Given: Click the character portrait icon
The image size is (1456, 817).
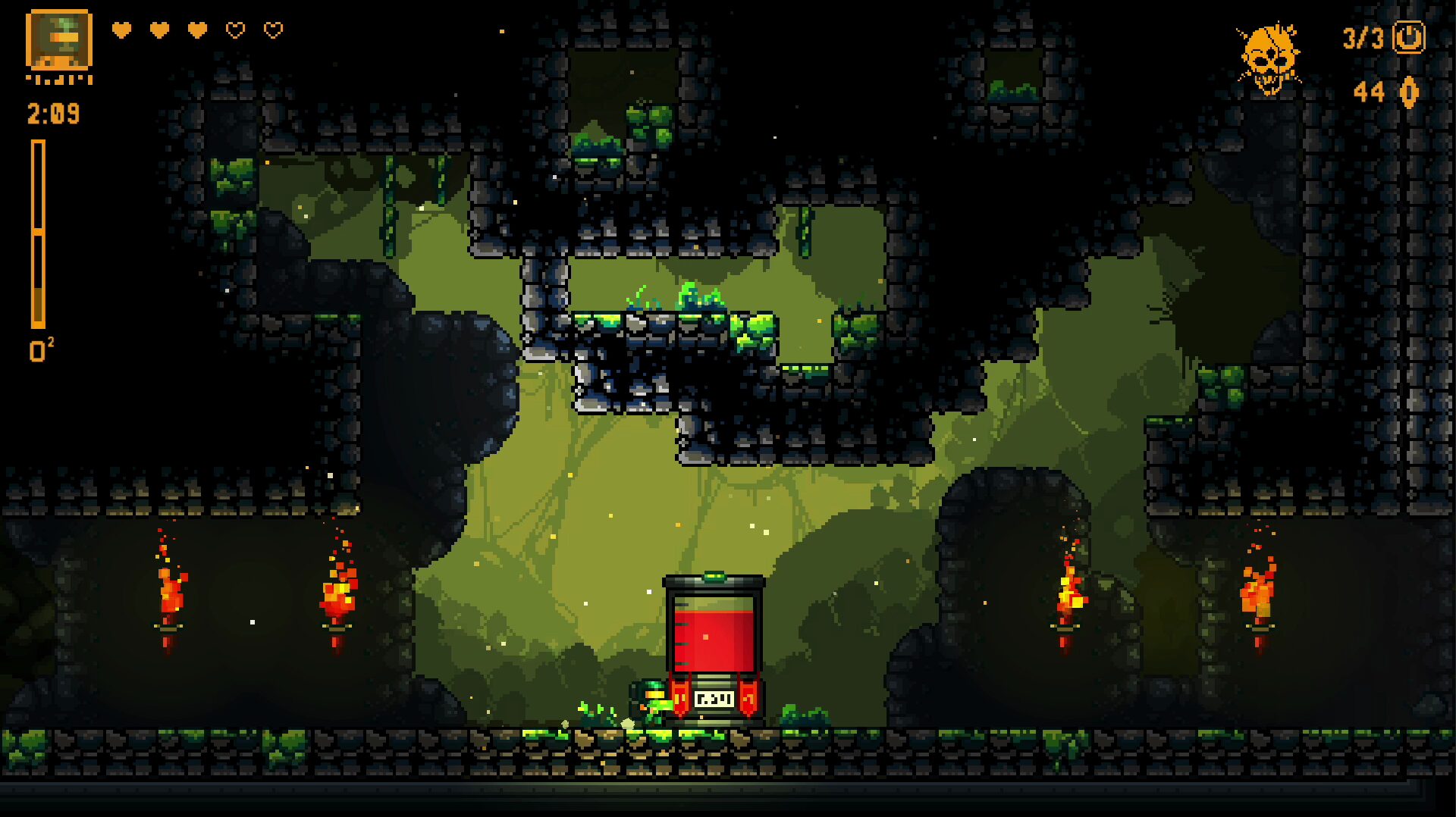Looking at the screenshot, I should pos(59,40).
